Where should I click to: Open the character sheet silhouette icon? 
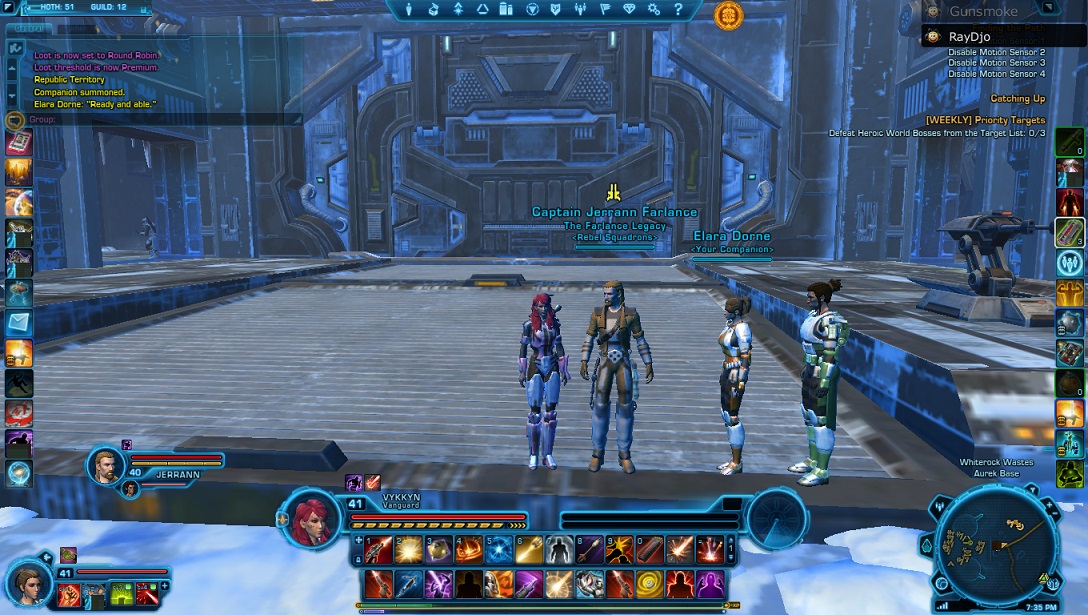(x=408, y=10)
